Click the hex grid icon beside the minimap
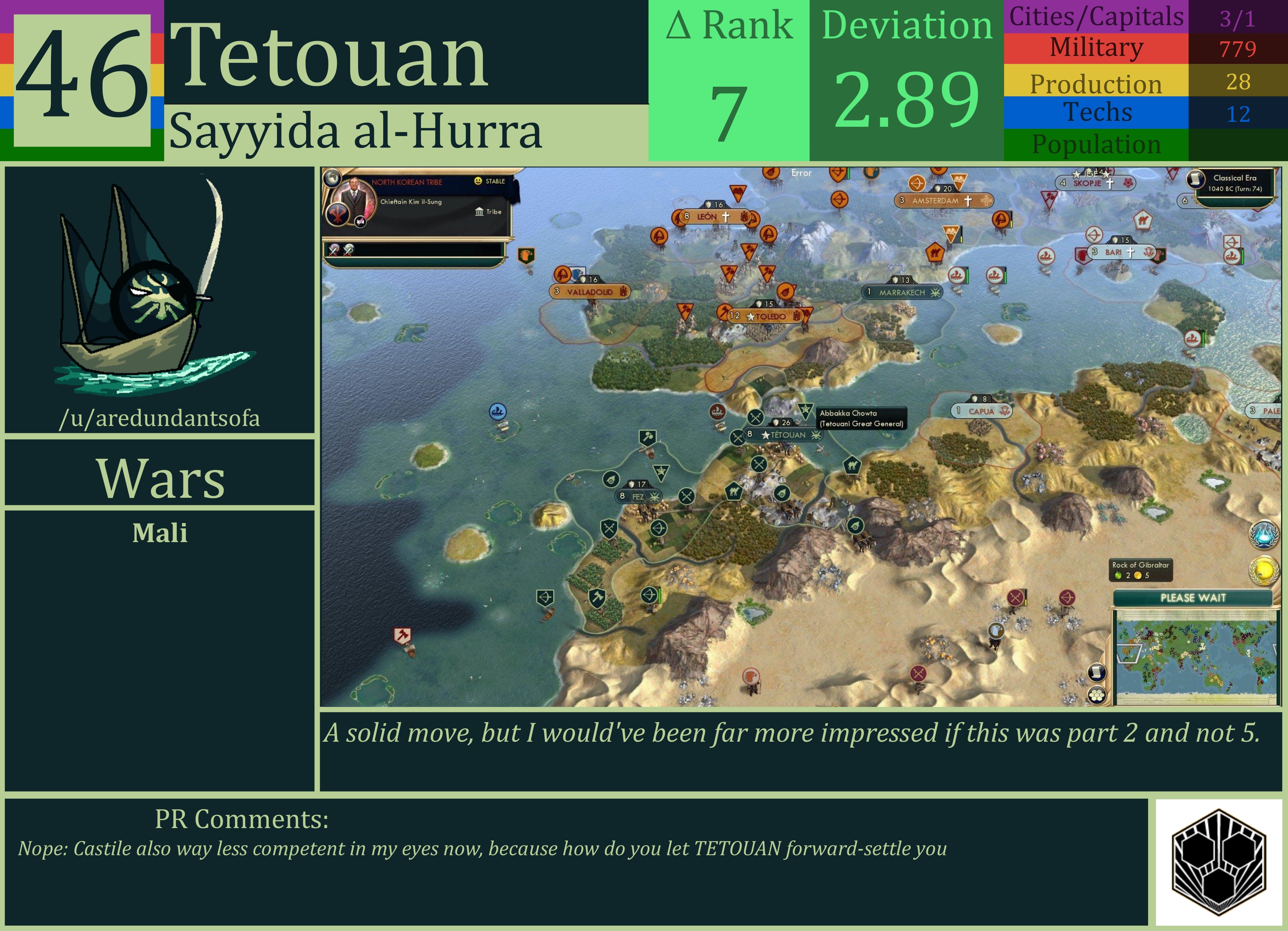1288x931 pixels. point(1097,695)
